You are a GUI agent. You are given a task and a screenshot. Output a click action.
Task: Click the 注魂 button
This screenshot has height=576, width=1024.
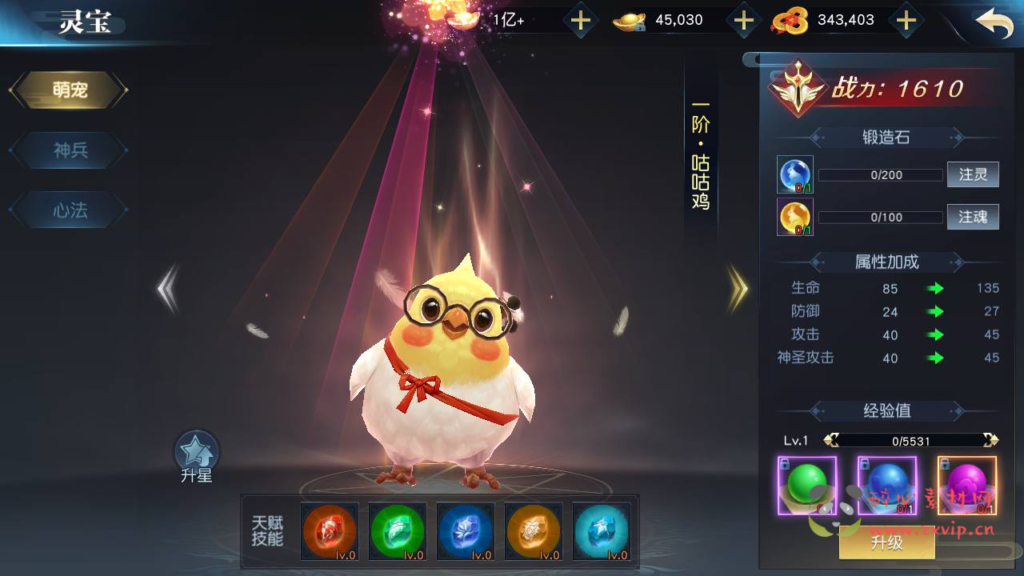coord(972,217)
